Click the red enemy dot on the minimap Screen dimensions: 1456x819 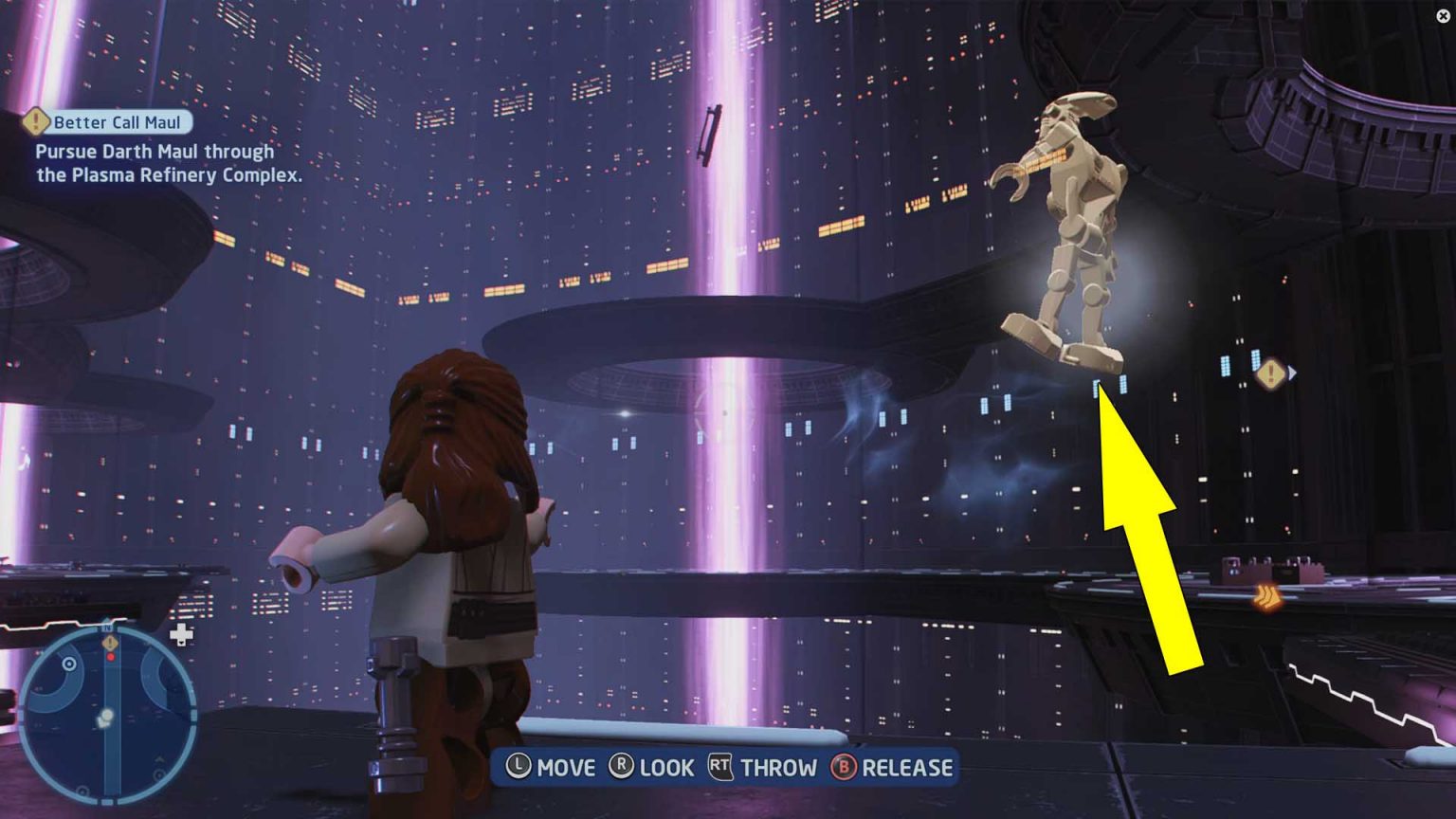point(110,657)
